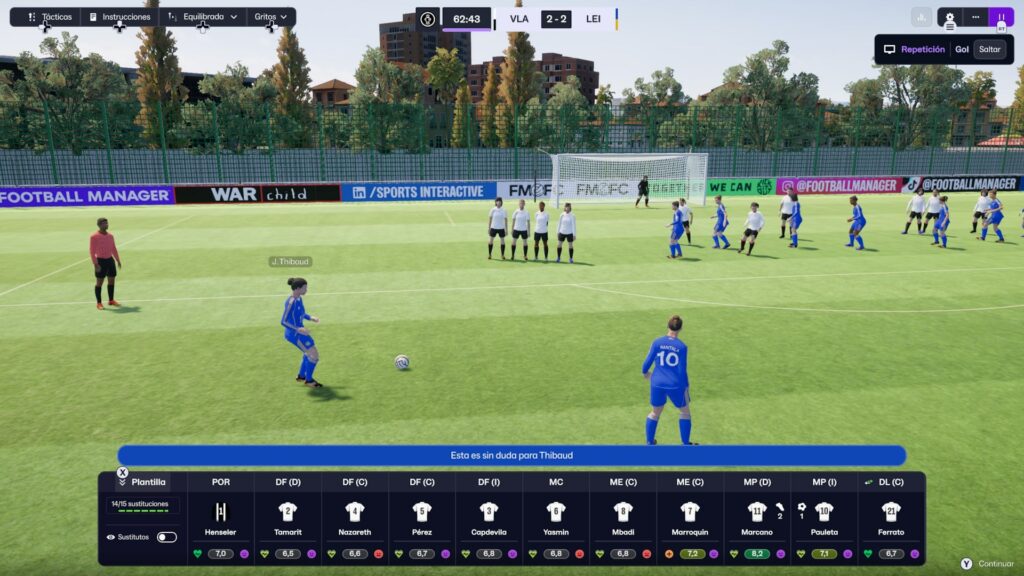Screen dimensions: 1024x576
Task: Select goalkeeper Henseler's card
Action: 221,512
